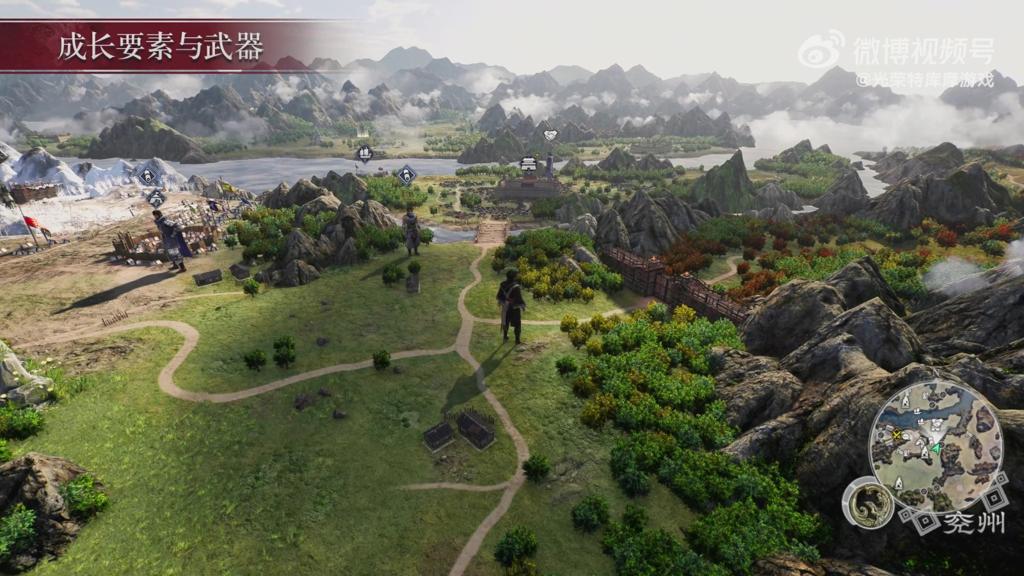Click the yellow crossed-swords marker on minimap
This screenshot has height=576, width=1024.
pos(897,436)
